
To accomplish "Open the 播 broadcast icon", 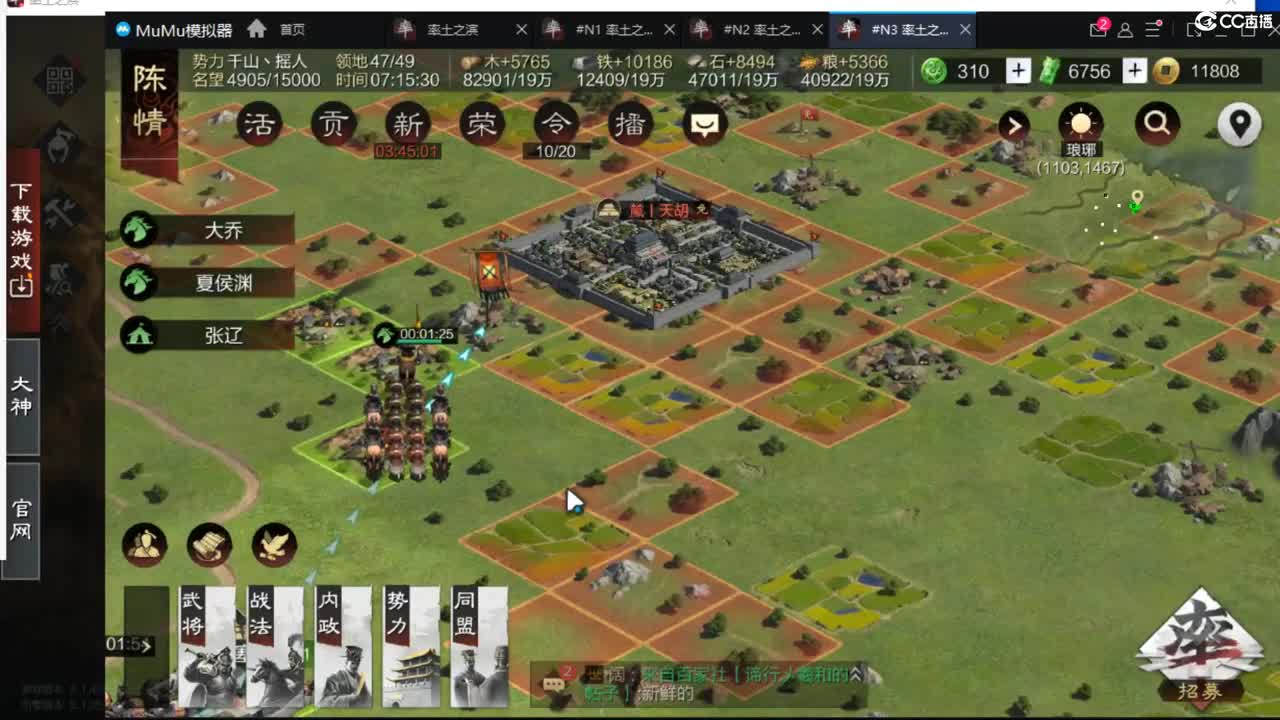I will pos(630,125).
